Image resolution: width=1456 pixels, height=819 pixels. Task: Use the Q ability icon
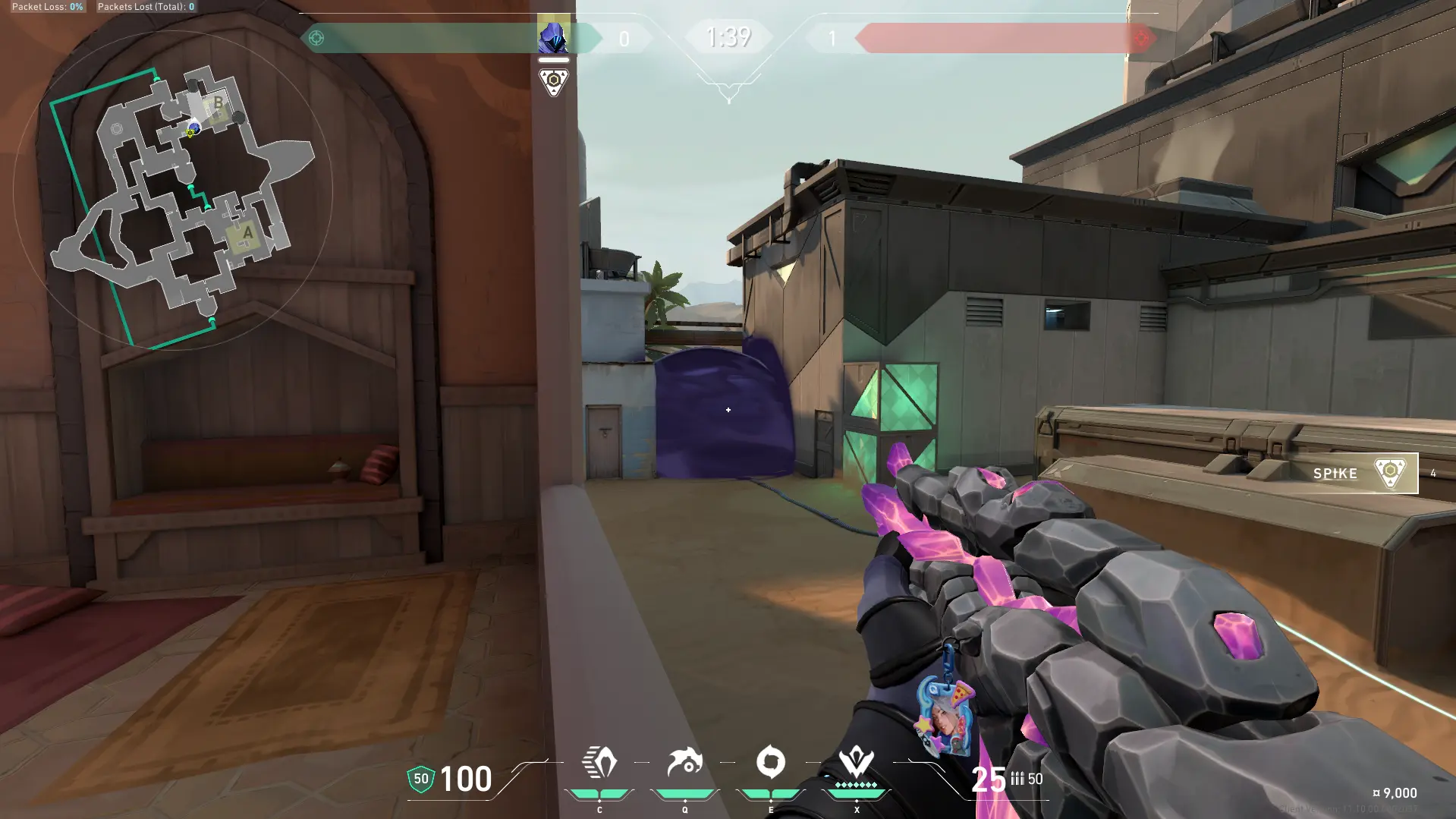point(684,763)
